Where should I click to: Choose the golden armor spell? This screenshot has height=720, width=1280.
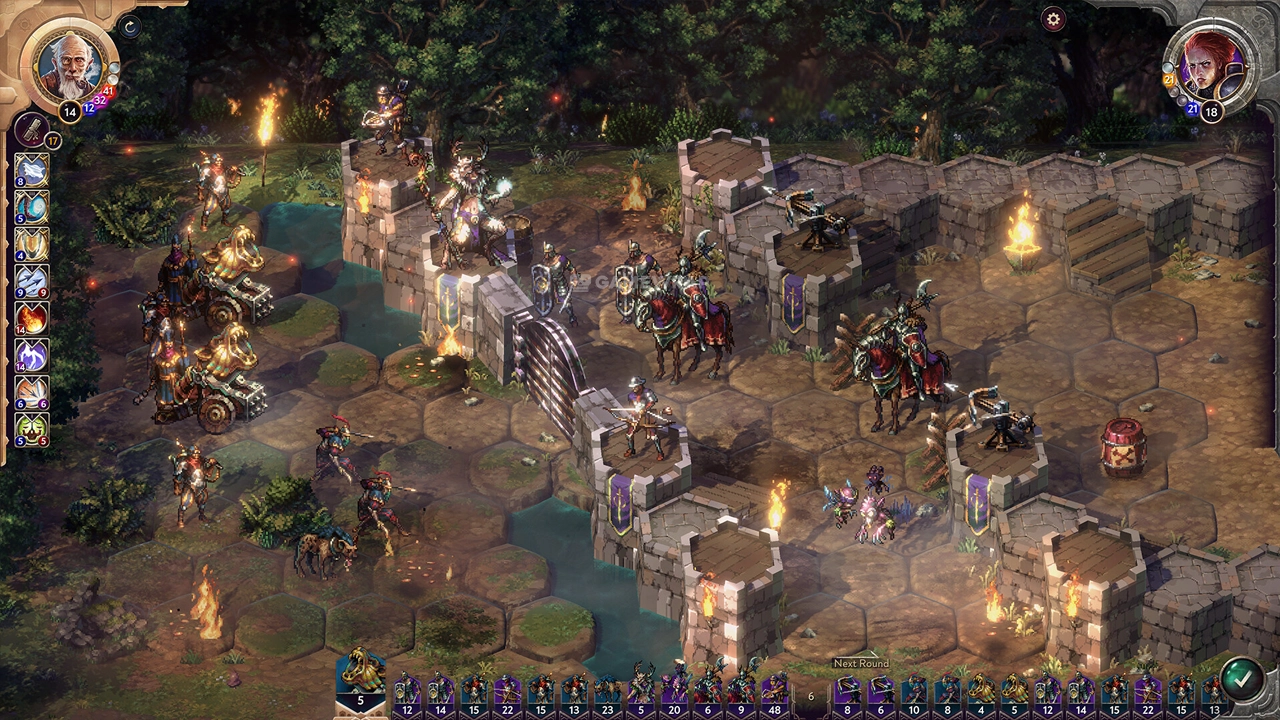(x=31, y=244)
